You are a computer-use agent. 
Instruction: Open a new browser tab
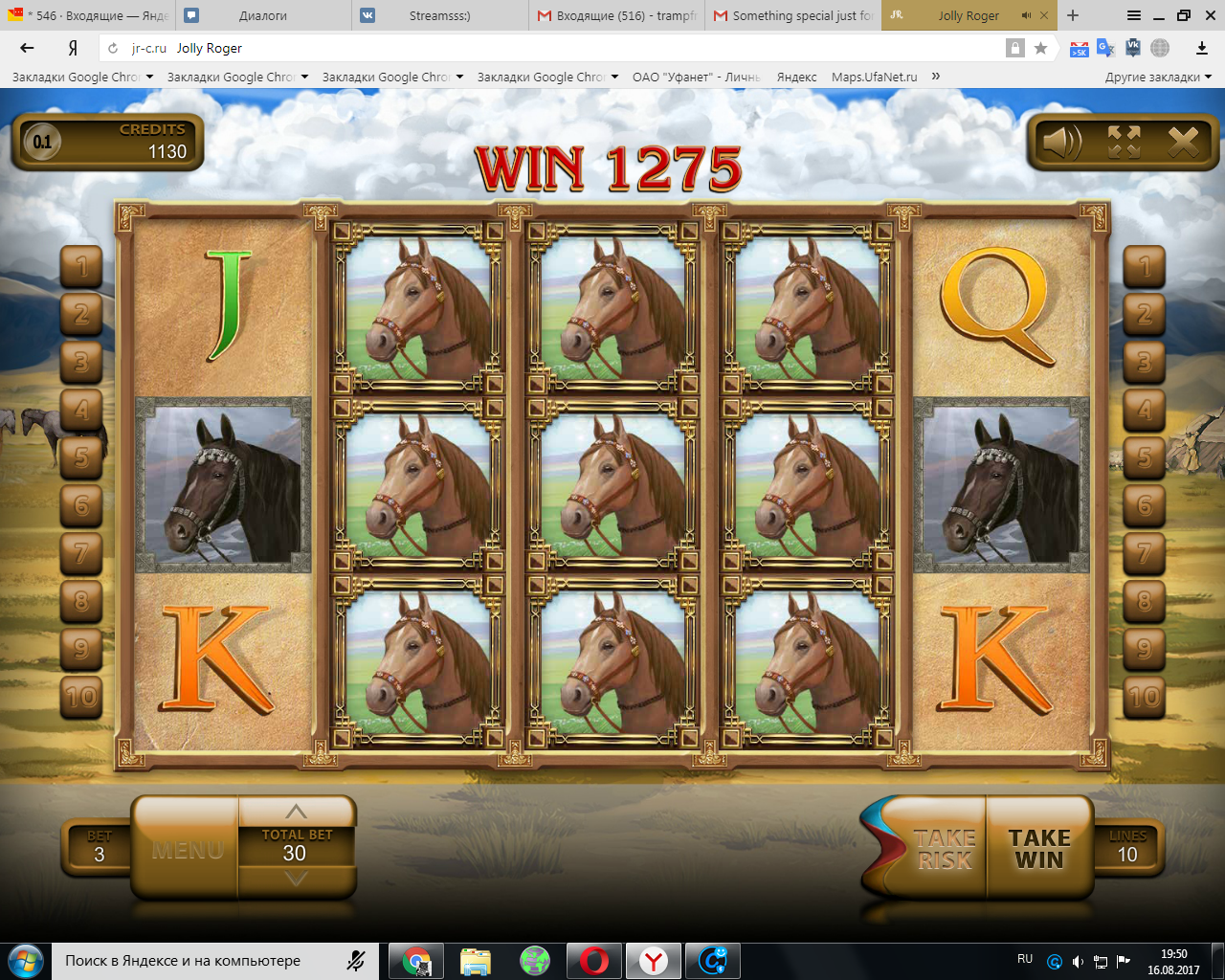1073,15
